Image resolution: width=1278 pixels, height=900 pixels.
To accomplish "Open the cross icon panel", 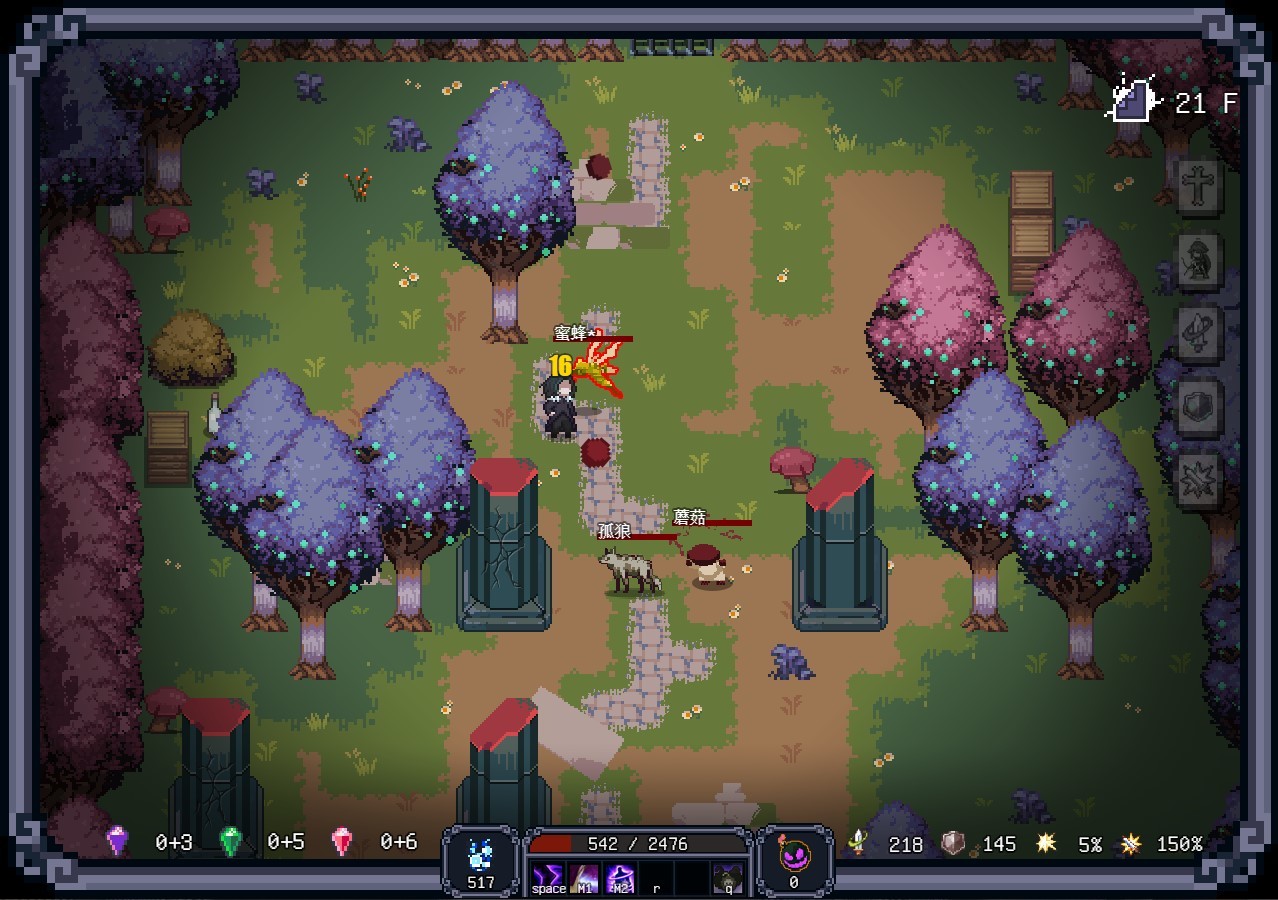I will point(1197,187).
